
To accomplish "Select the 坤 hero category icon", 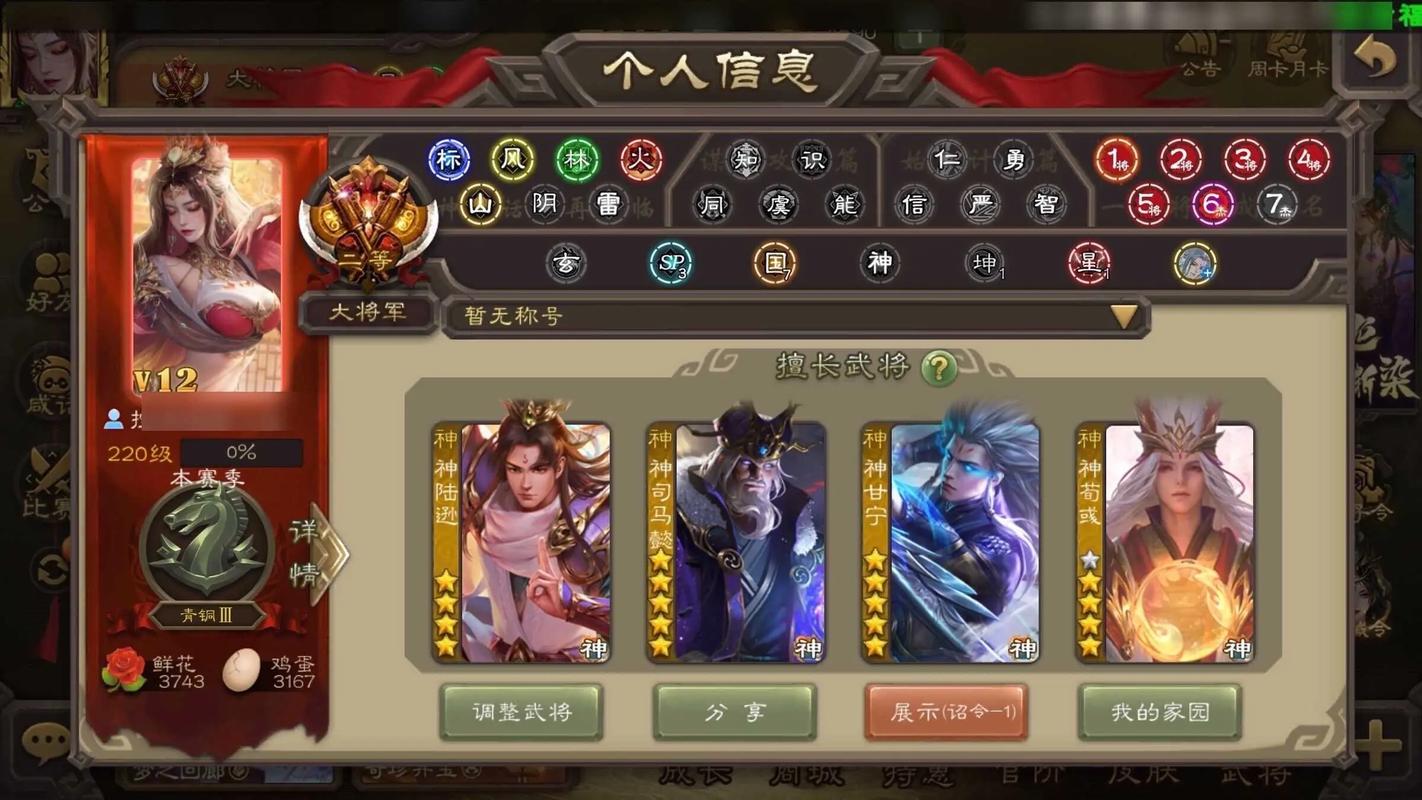I will 984,263.
